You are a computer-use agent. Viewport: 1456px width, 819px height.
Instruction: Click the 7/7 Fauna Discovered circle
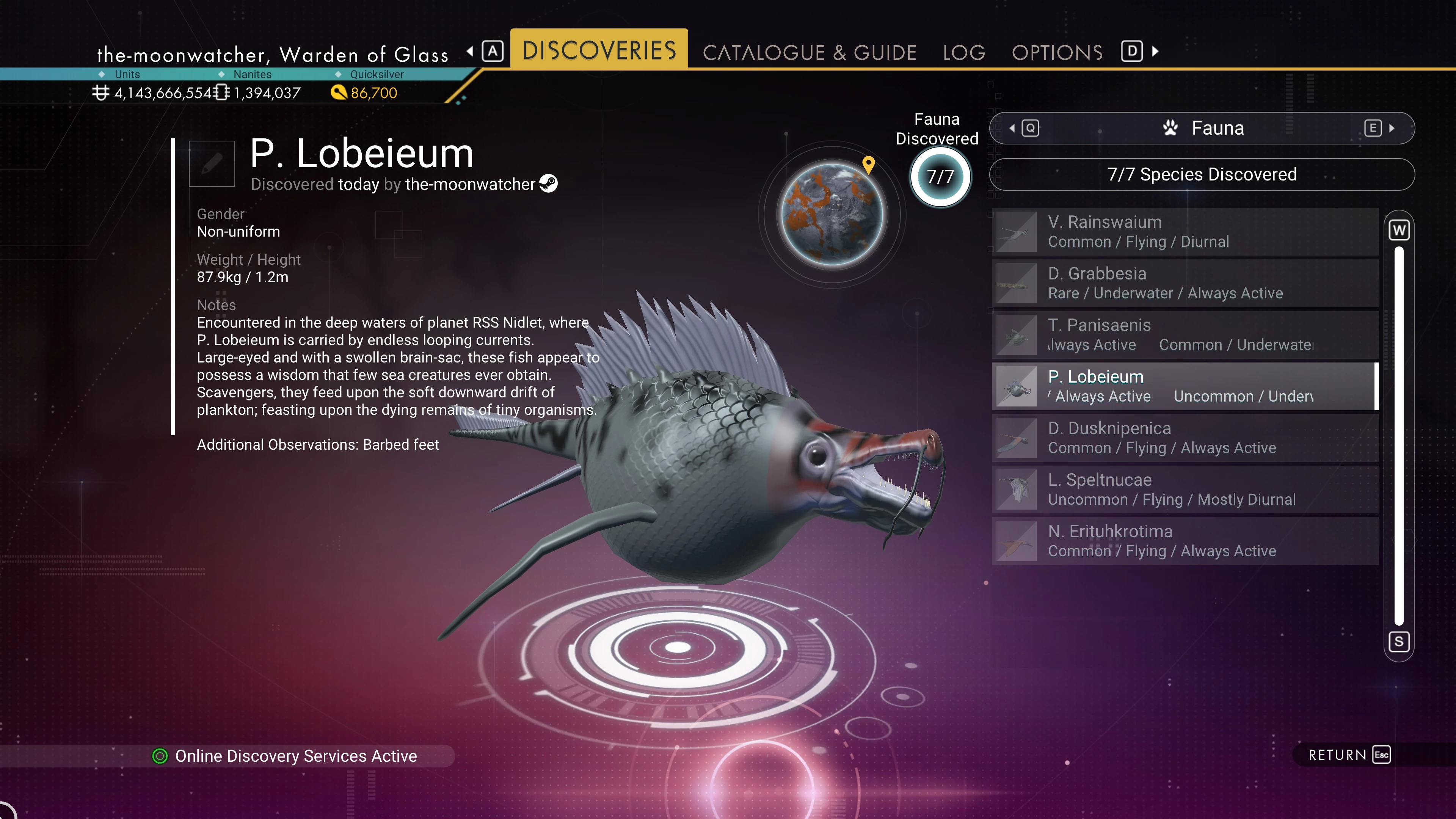940,177
